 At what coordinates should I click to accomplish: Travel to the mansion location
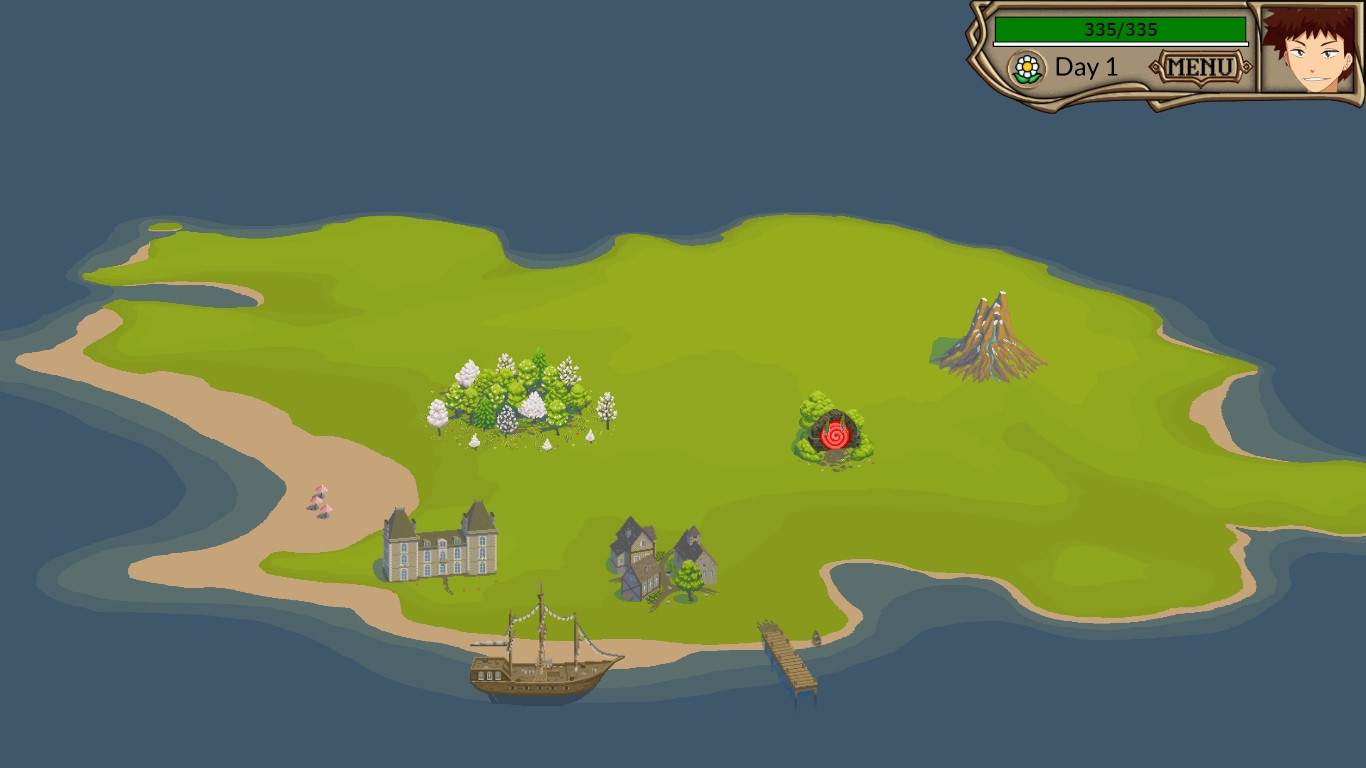point(440,545)
